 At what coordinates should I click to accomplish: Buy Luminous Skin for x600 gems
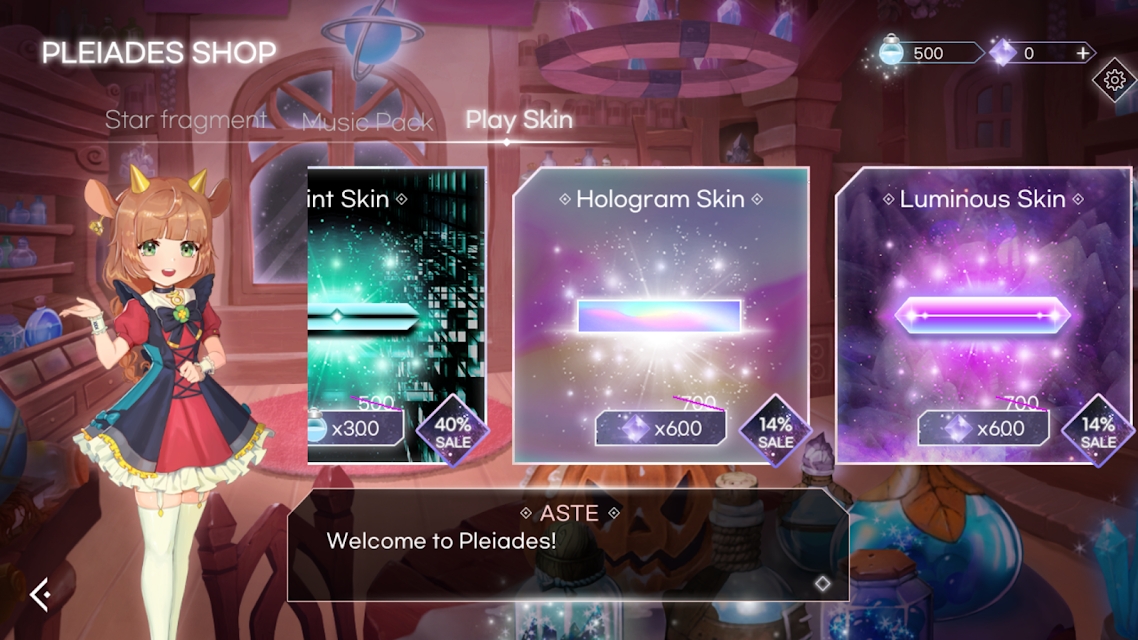pyautogui.click(x=983, y=429)
